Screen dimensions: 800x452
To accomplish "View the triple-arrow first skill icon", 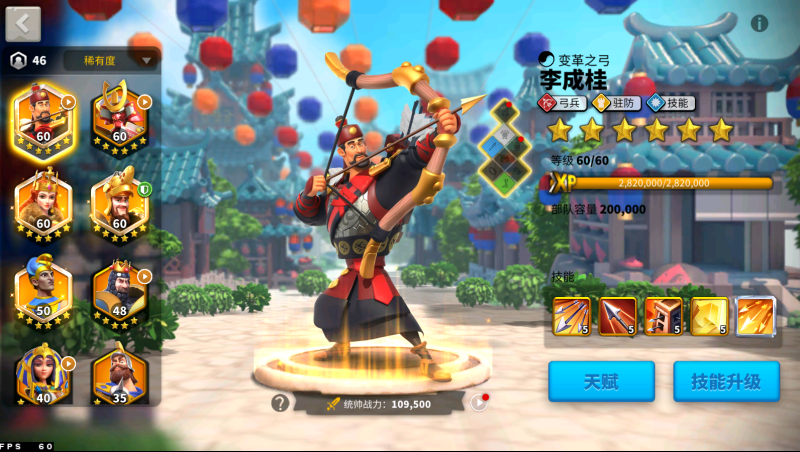I will (x=571, y=315).
